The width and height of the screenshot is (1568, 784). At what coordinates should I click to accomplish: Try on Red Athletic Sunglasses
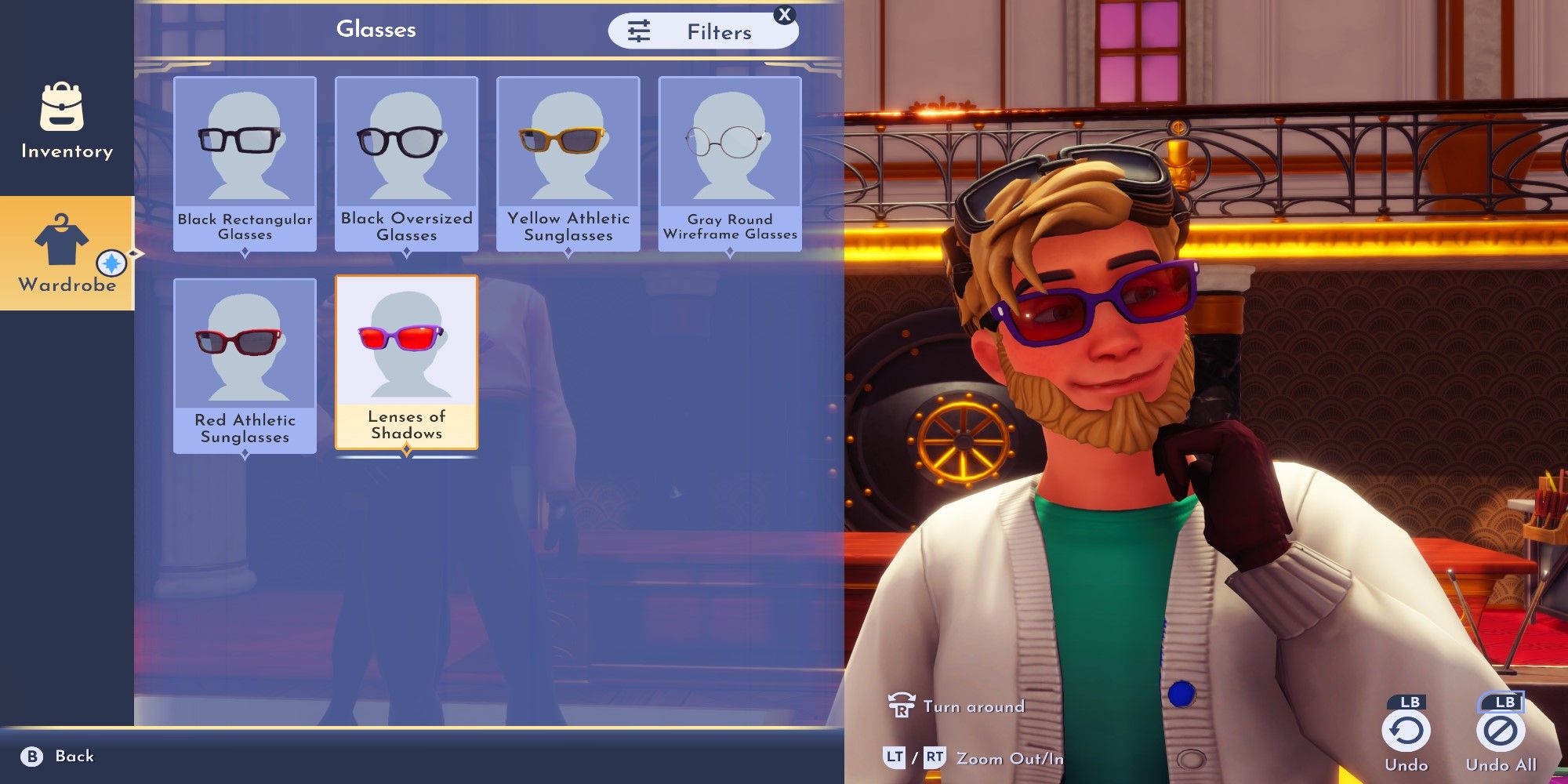[x=245, y=365]
